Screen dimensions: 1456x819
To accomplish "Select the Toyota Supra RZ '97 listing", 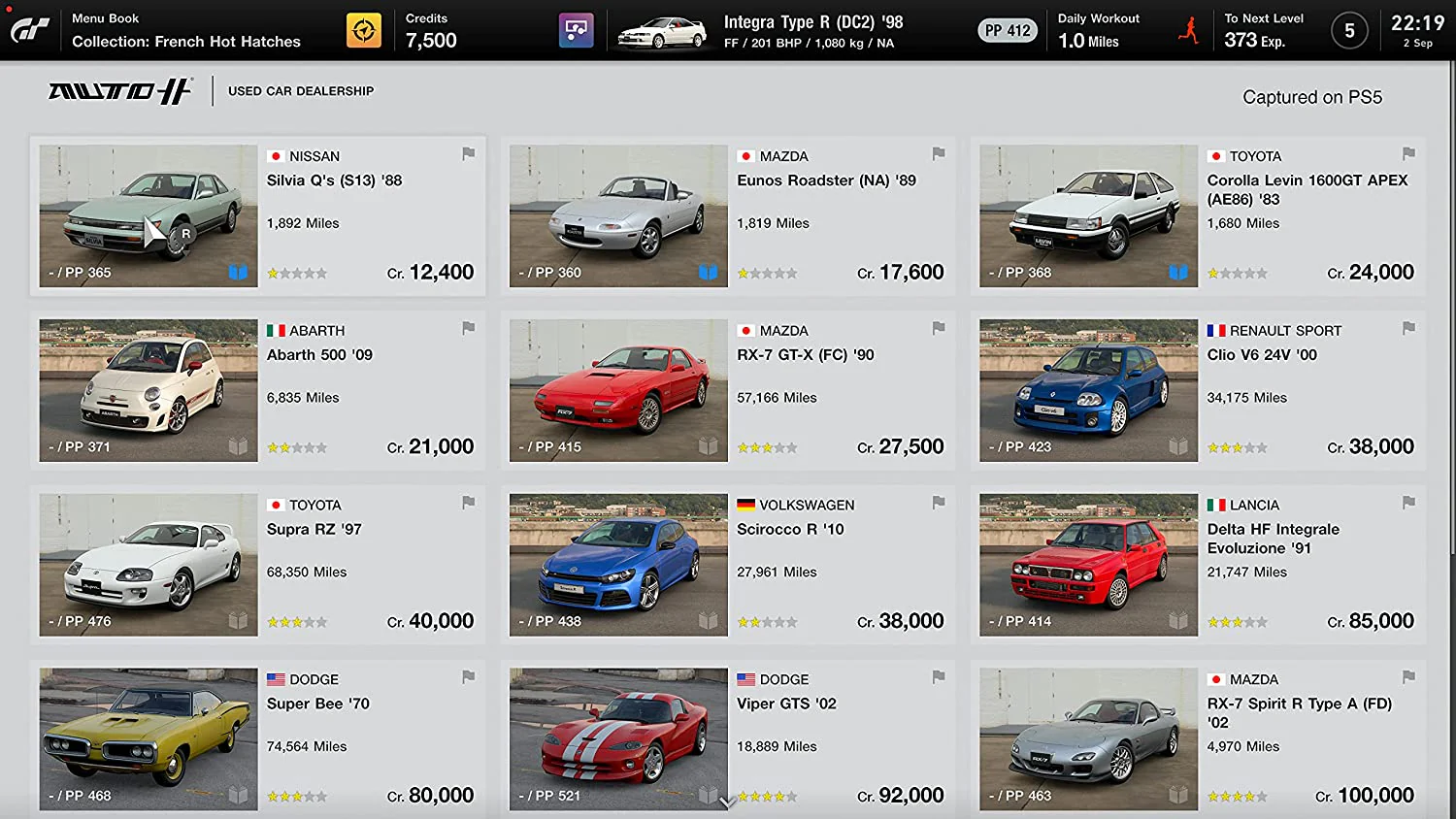I will pos(257,563).
